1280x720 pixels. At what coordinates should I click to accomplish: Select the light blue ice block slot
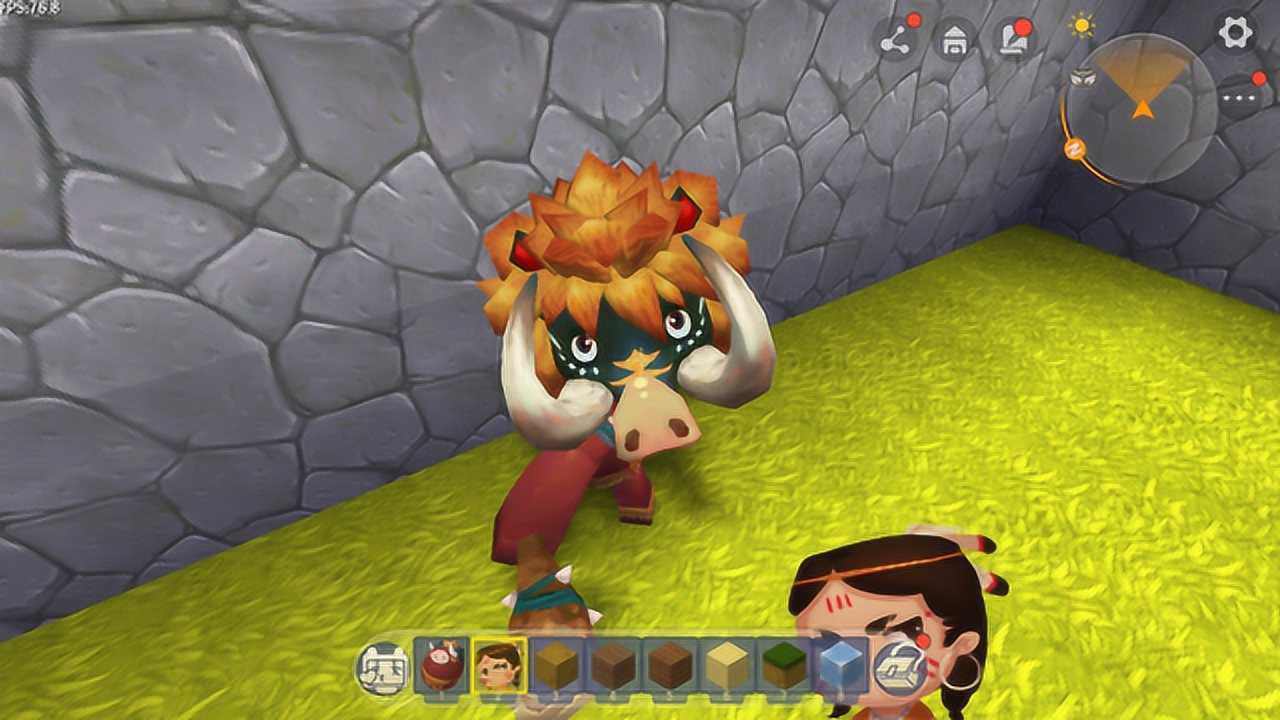[x=841, y=665]
